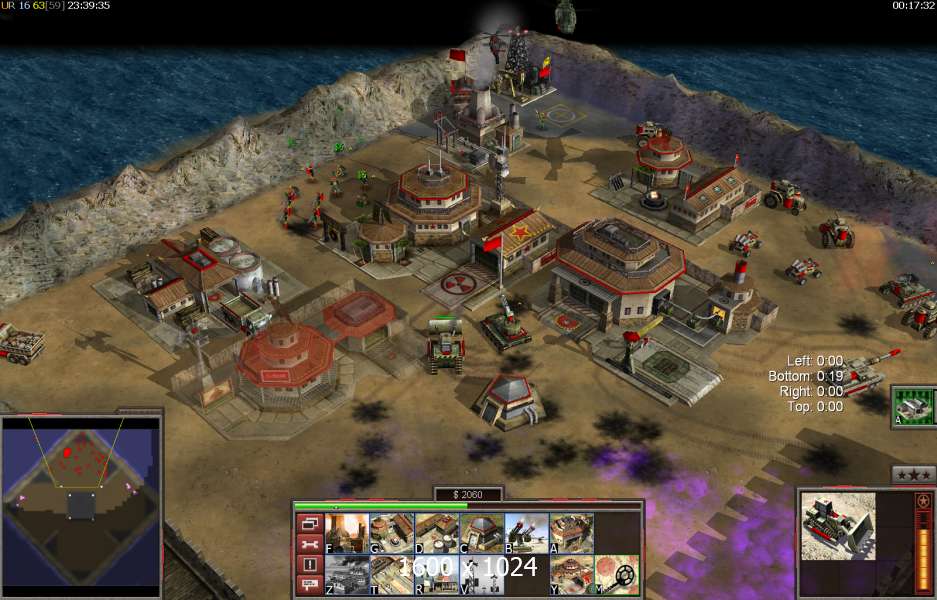Choose the build icon labeled R
The width and height of the screenshot is (937, 600).
coord(436,575)
